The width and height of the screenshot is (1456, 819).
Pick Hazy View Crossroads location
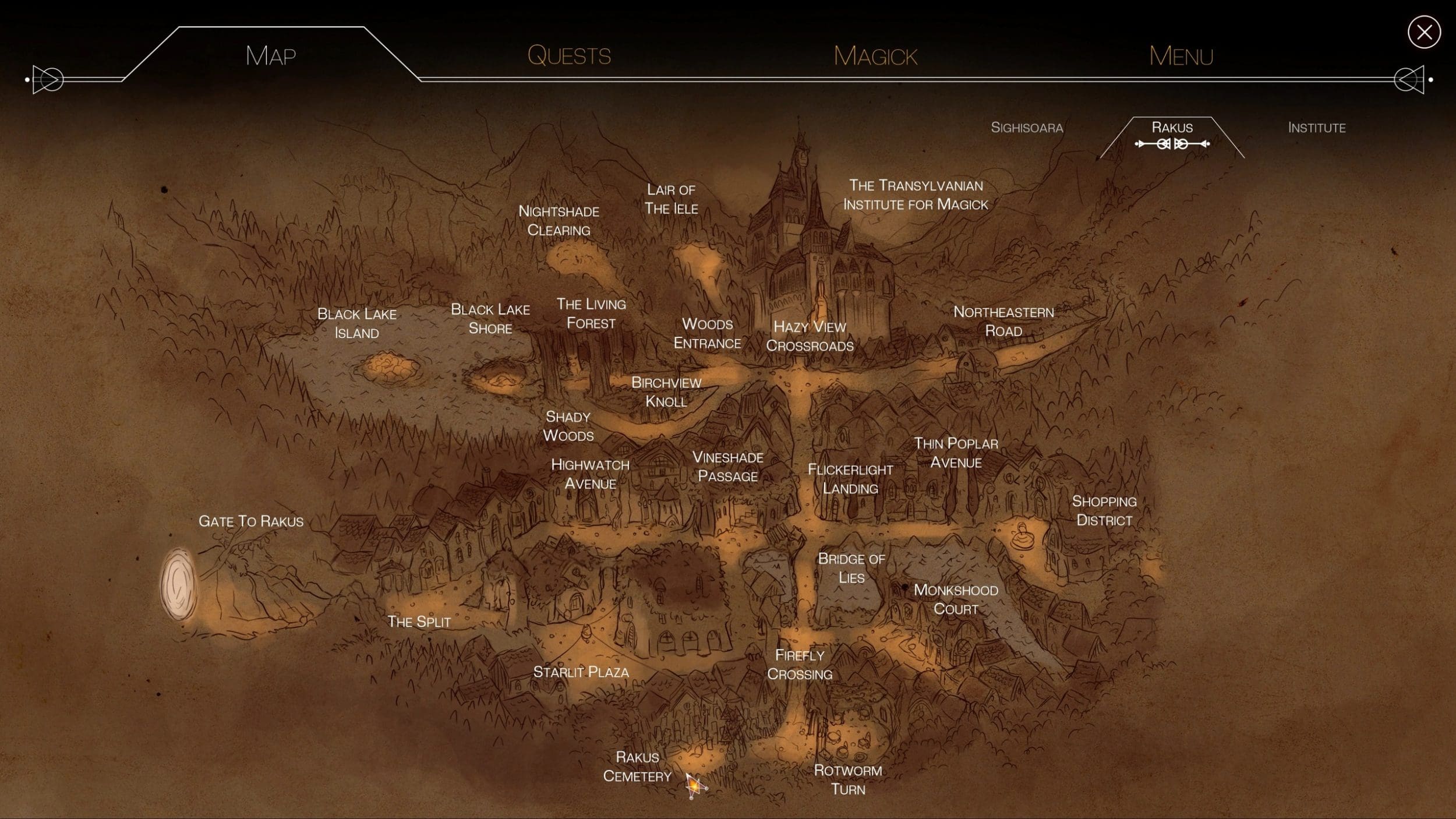coord(810,336)
